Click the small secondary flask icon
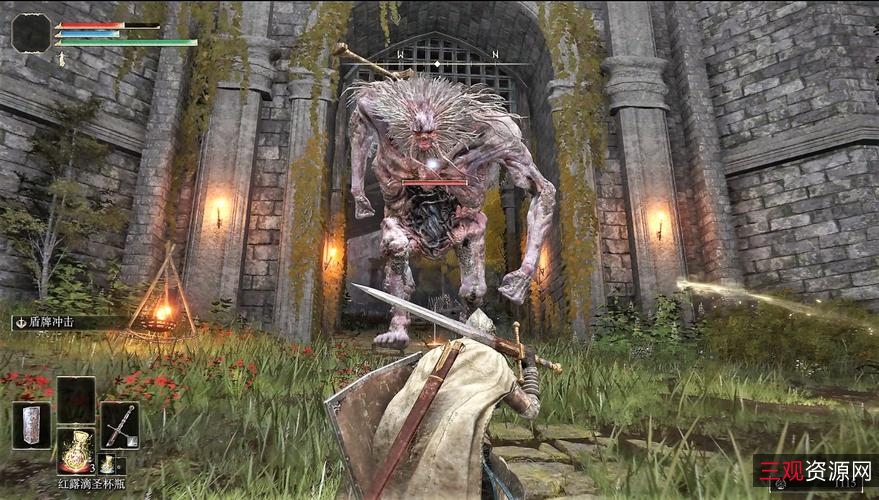Image resolution: width=879 pixels, height=500 pixels. point(107,463)
